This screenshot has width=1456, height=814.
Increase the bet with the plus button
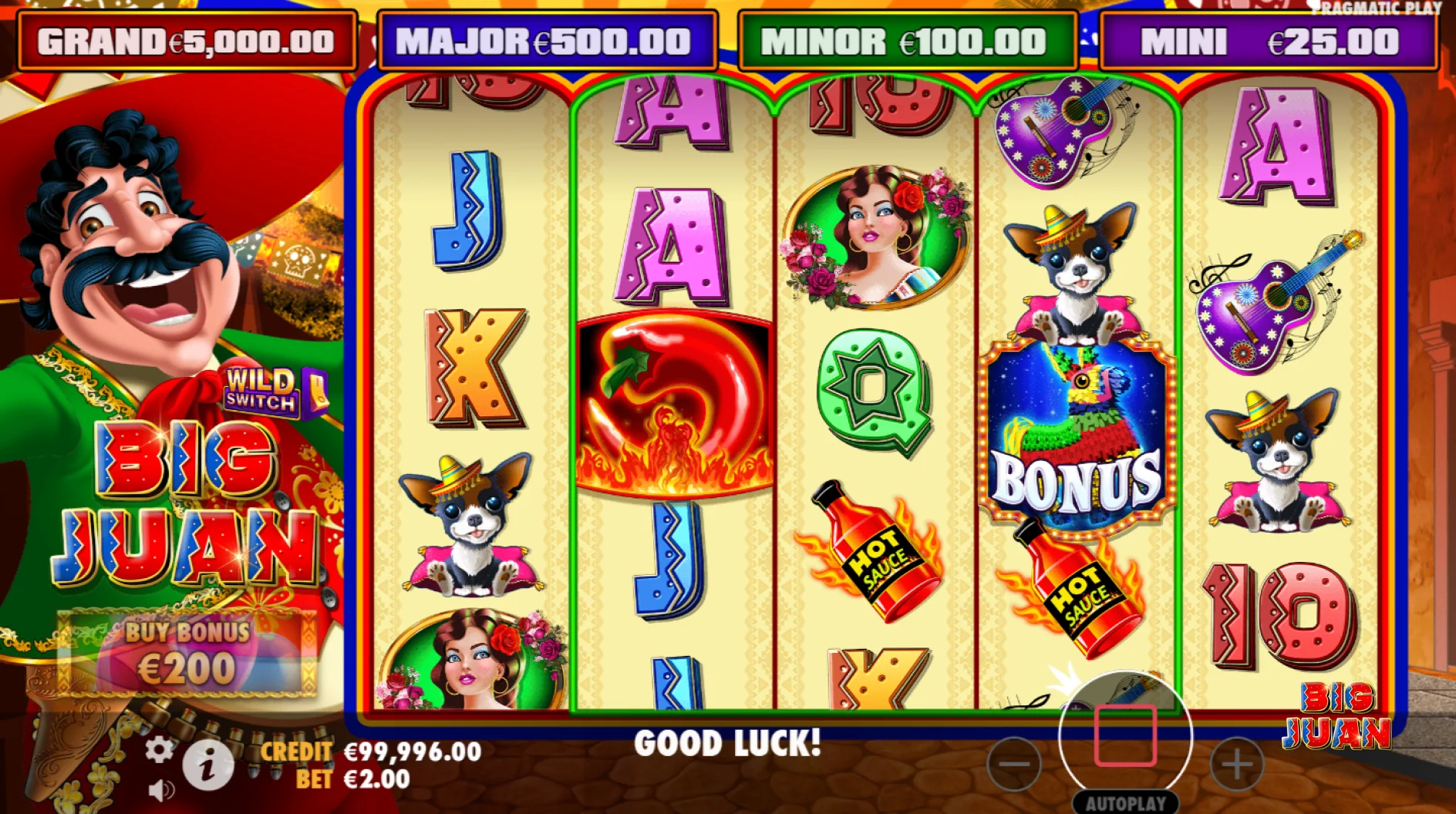(x=1236, y=764)
